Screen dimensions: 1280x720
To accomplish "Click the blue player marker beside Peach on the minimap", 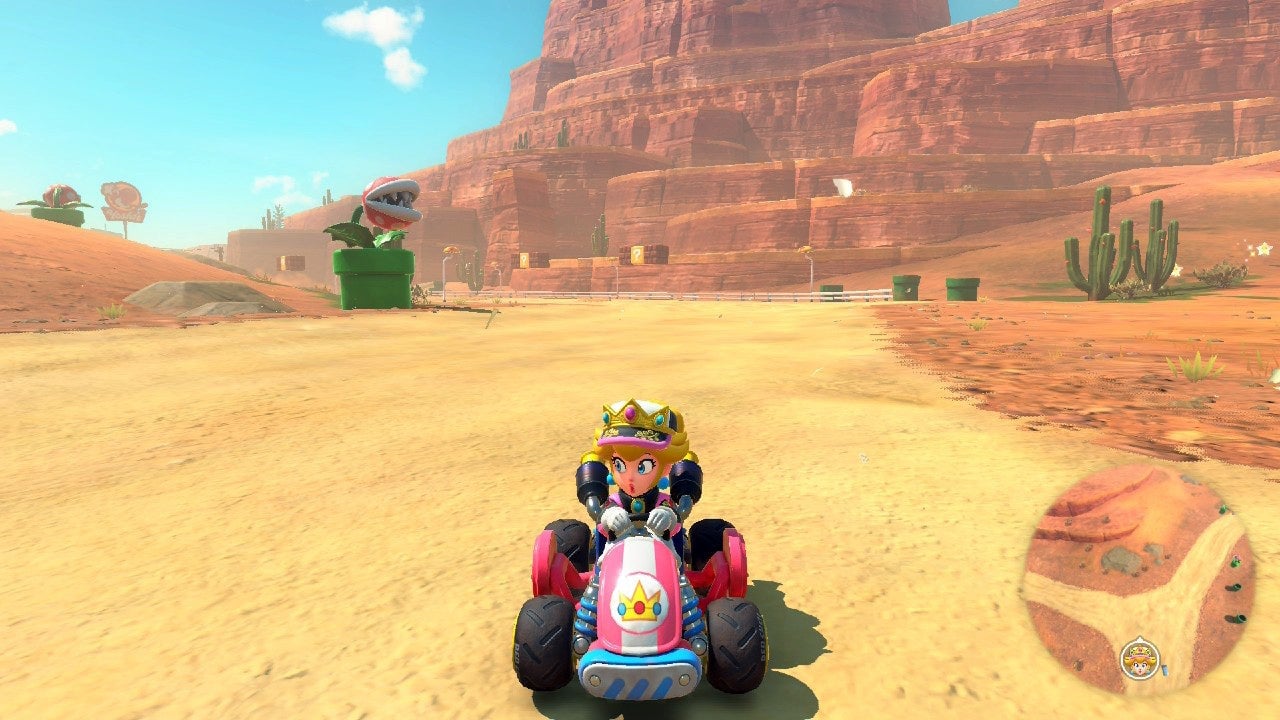I will tap(1164, 668).
